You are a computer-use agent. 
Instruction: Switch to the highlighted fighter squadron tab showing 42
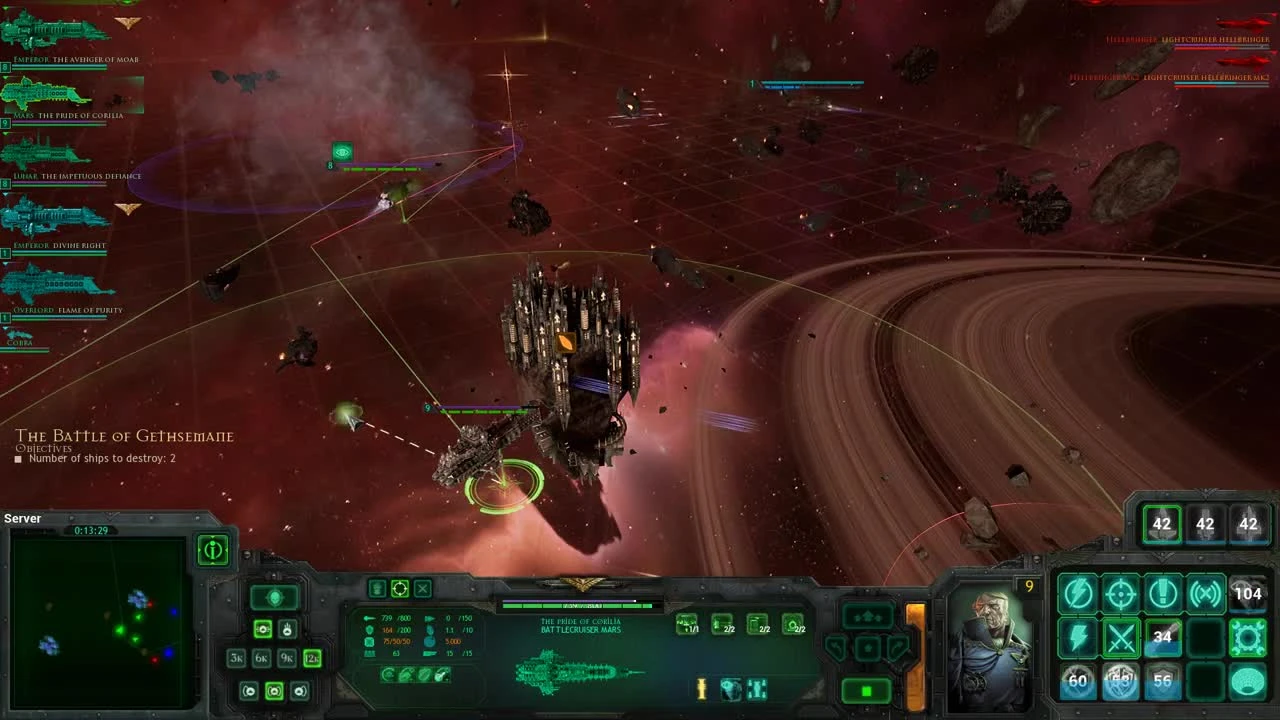click(x=1162, y=523)
